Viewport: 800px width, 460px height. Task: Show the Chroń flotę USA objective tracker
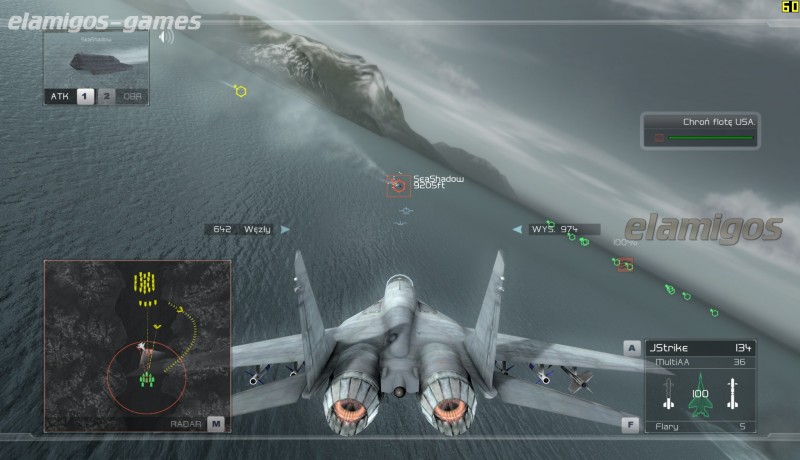coord(701,130)
